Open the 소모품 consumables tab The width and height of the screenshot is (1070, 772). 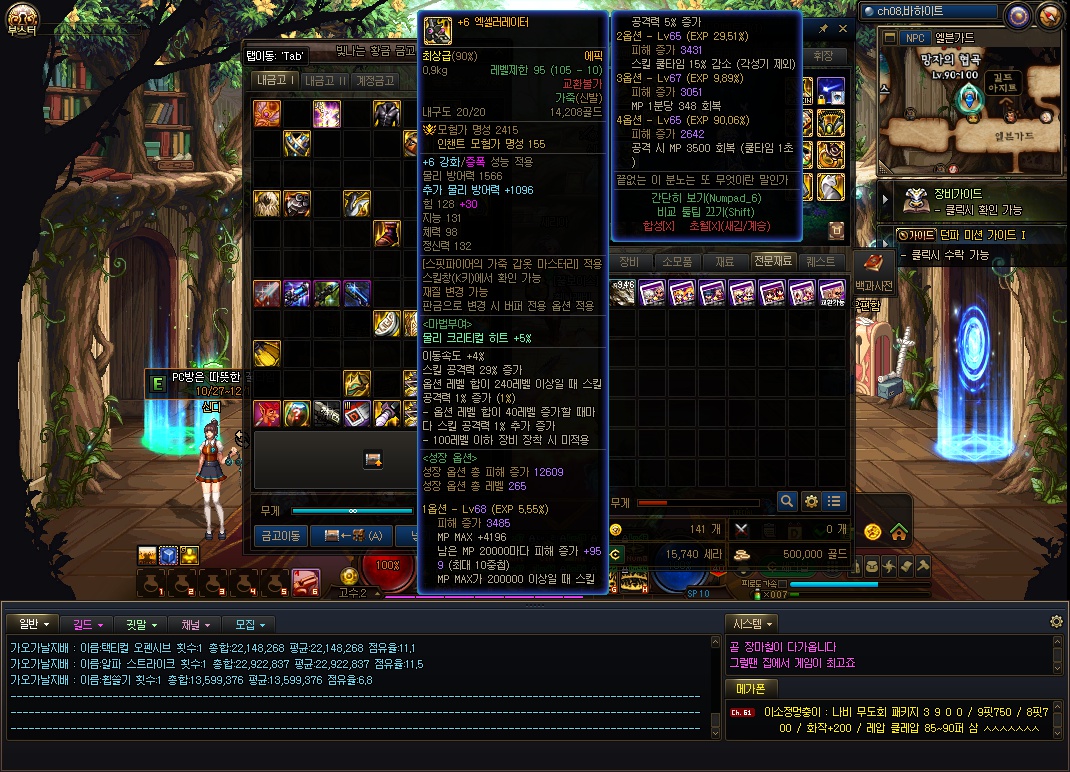point(677,262)
